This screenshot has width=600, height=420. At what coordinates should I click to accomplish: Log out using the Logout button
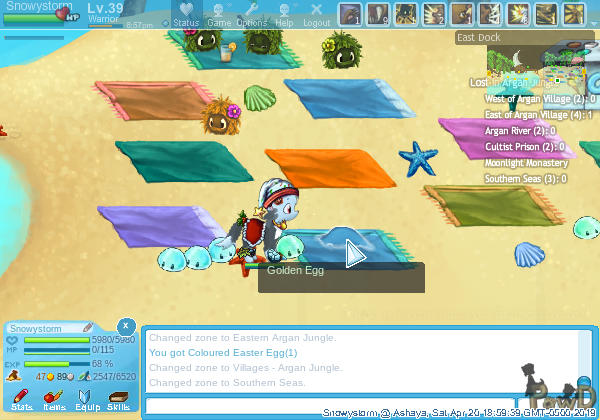pos(316,14)
